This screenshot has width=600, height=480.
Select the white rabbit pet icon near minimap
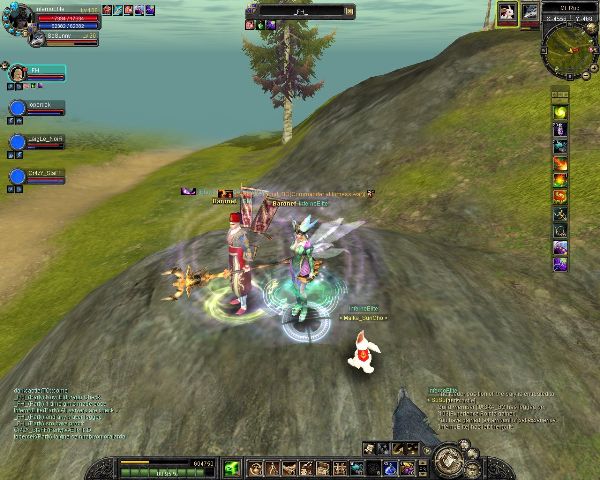[x=508, y=12]
